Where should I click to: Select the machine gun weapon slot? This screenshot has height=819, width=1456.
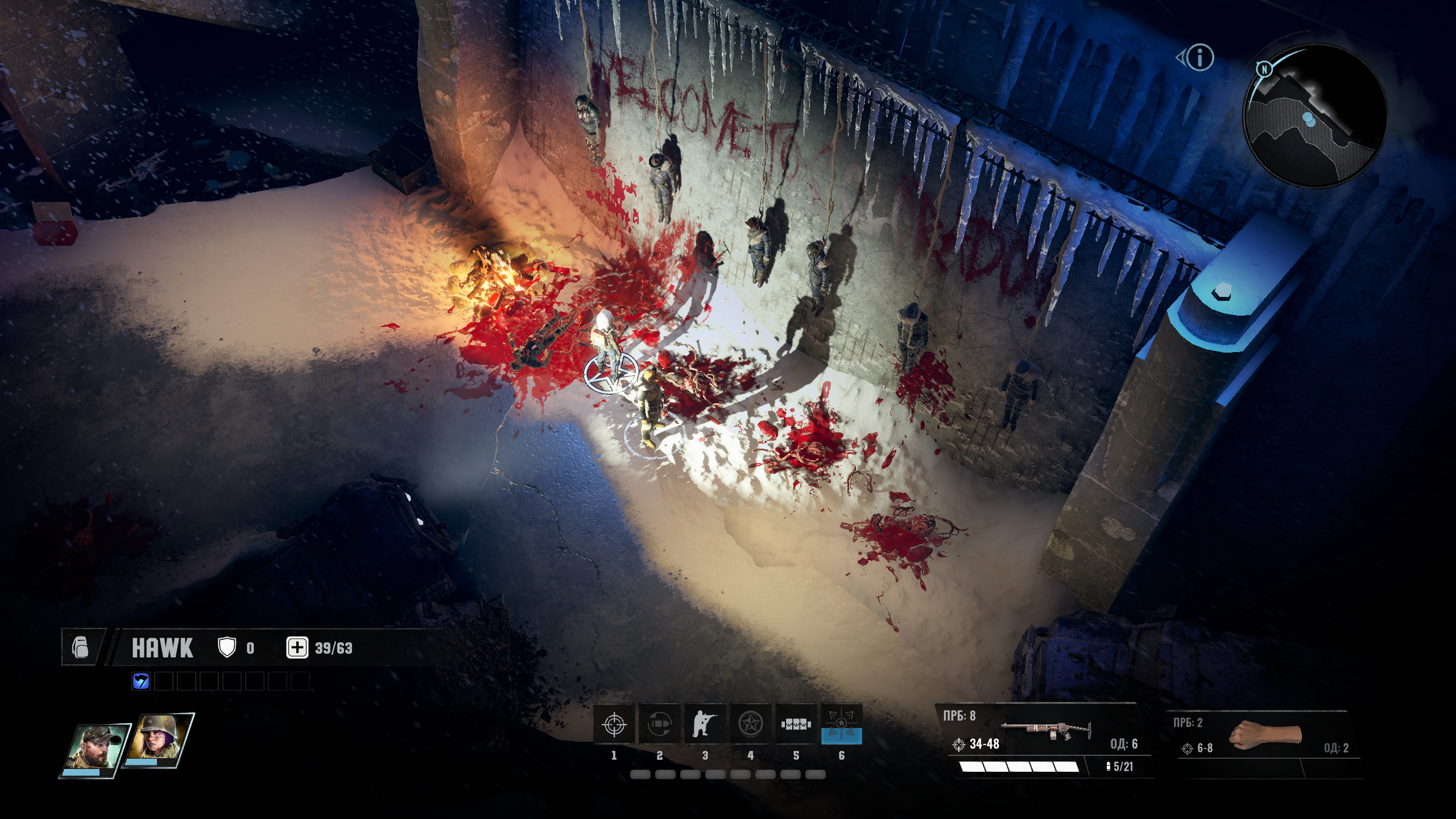[x=1045, y=733]
